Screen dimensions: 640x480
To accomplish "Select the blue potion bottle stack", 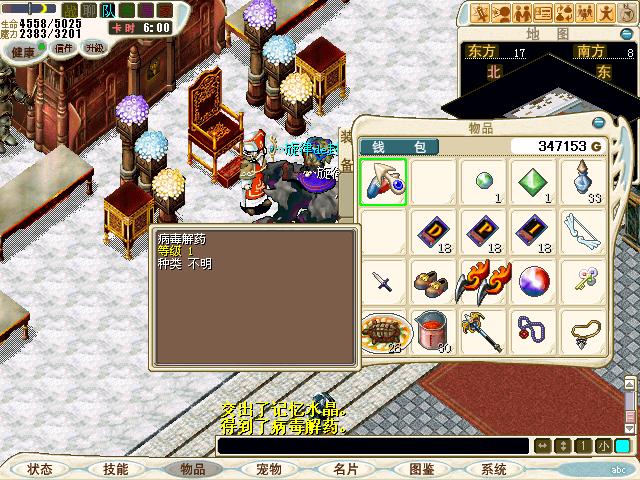I will 585,182.
